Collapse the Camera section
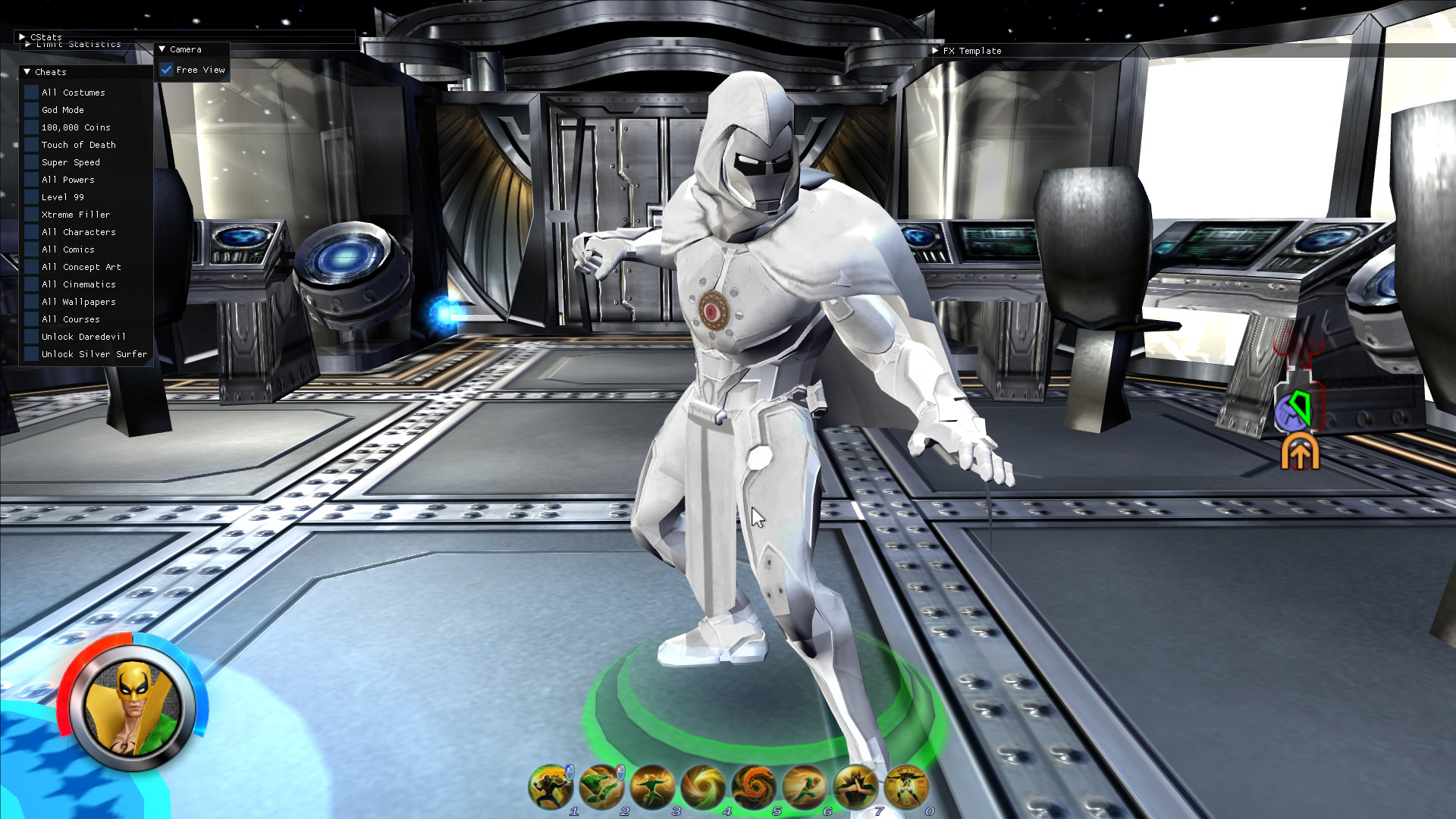This screenshot has height=819, width=1456. [x=161, y=49]
